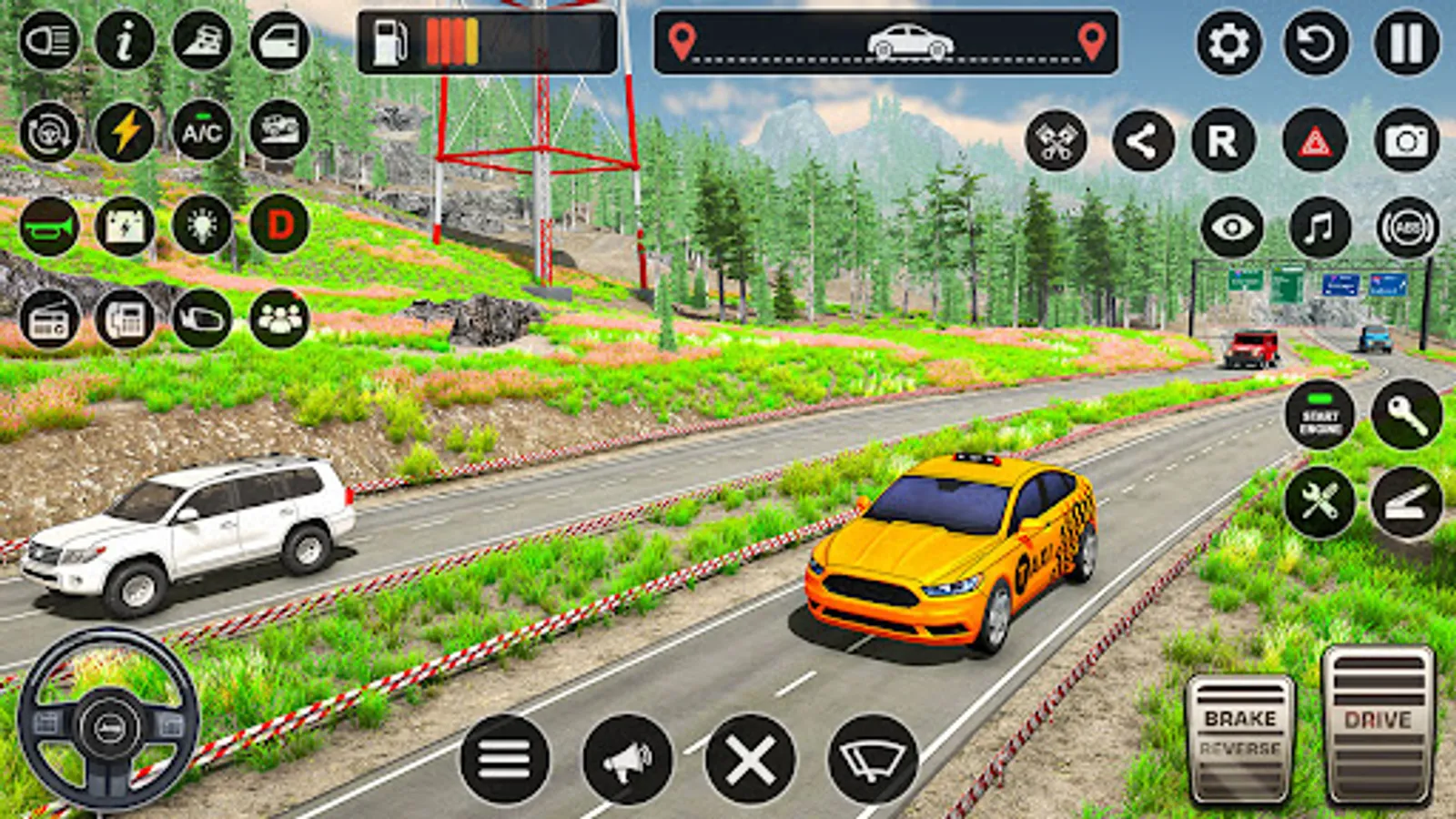
Task: Open the settings gear
Action: pyautogui.click(x=1228, y=43)
